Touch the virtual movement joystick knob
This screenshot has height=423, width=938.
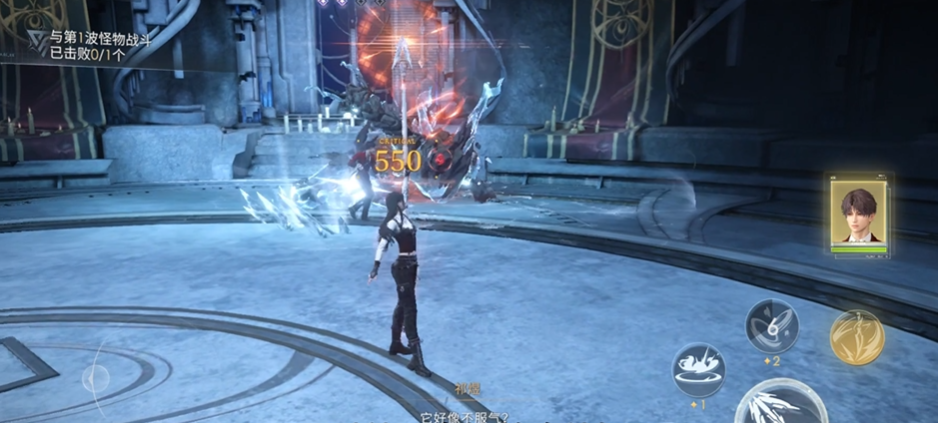point(96,378)
